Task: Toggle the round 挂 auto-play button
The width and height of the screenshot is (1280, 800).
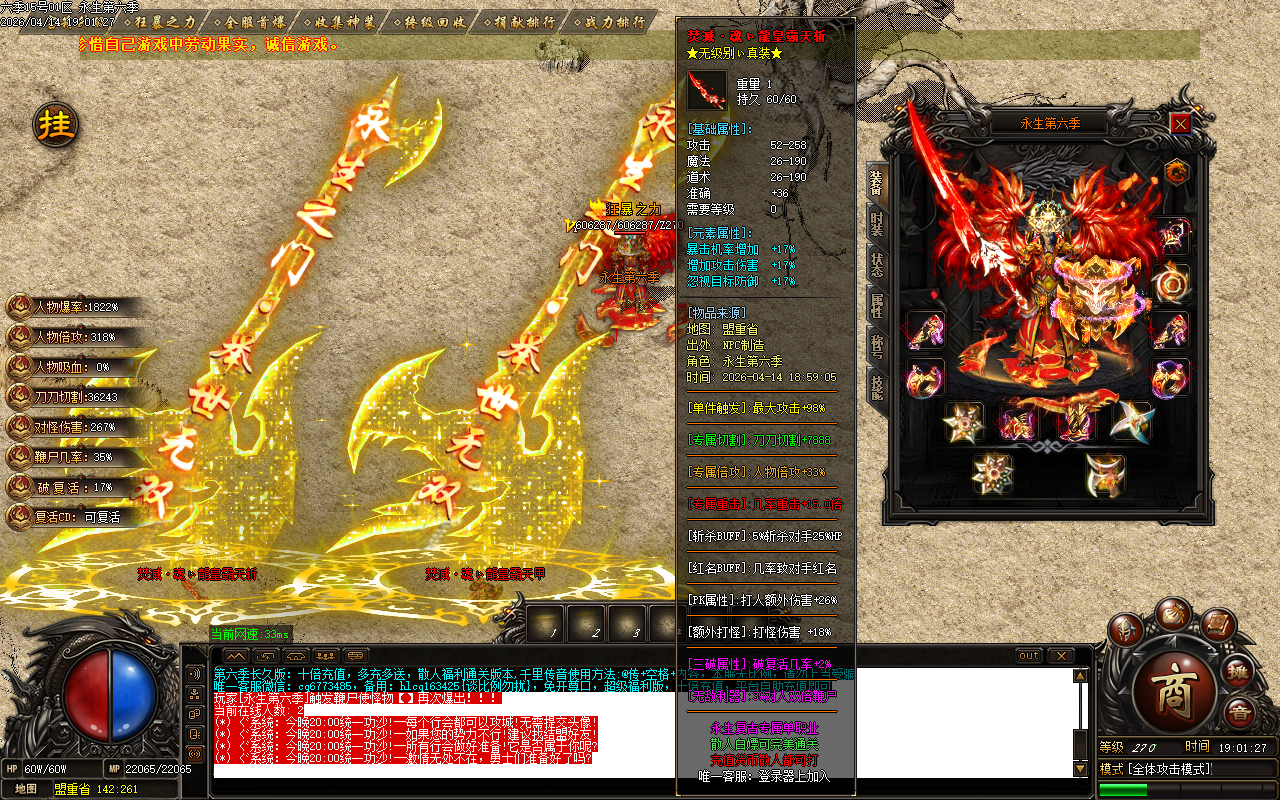Action: (56, 125)
